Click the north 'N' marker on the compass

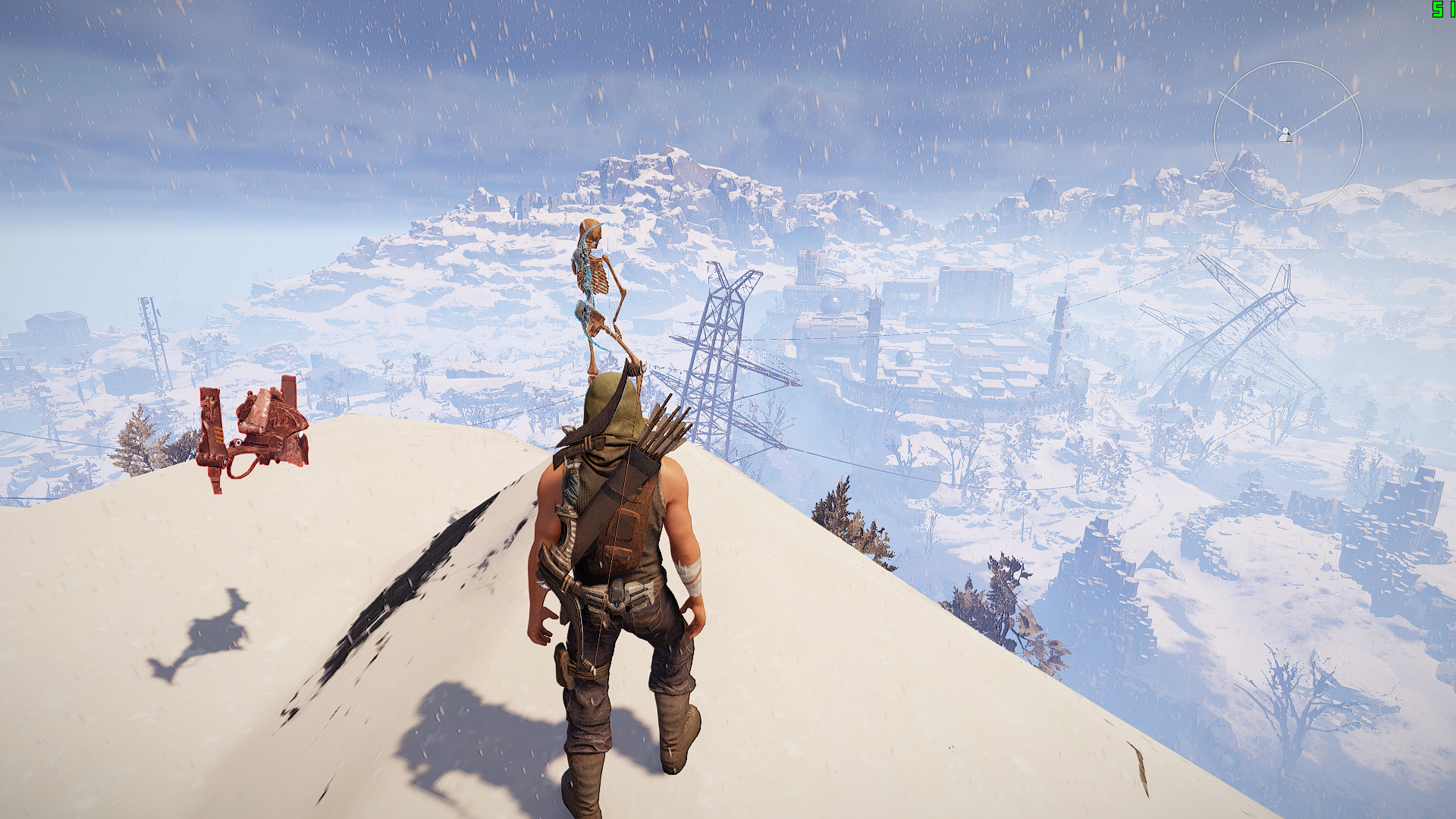coord(1363,191)
